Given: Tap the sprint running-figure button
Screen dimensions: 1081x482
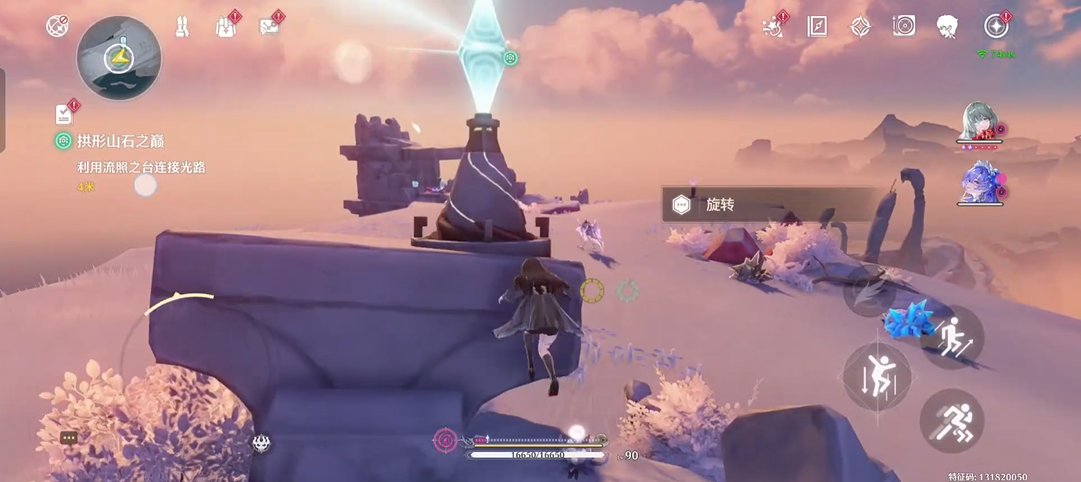Looking at the screenshot, I should coord(951,421).
